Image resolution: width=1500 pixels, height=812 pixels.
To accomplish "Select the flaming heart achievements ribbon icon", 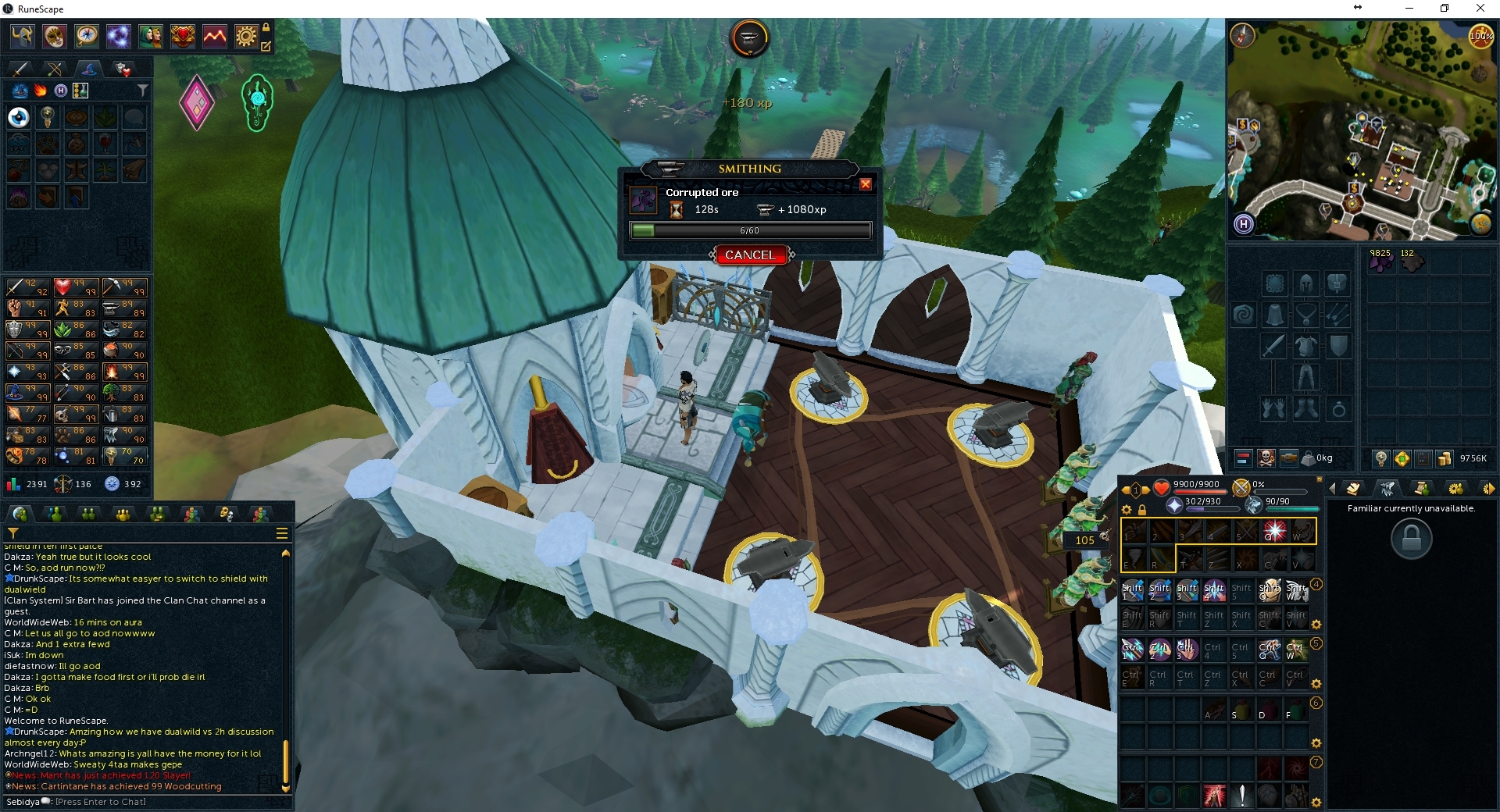I will coord(182,36).
